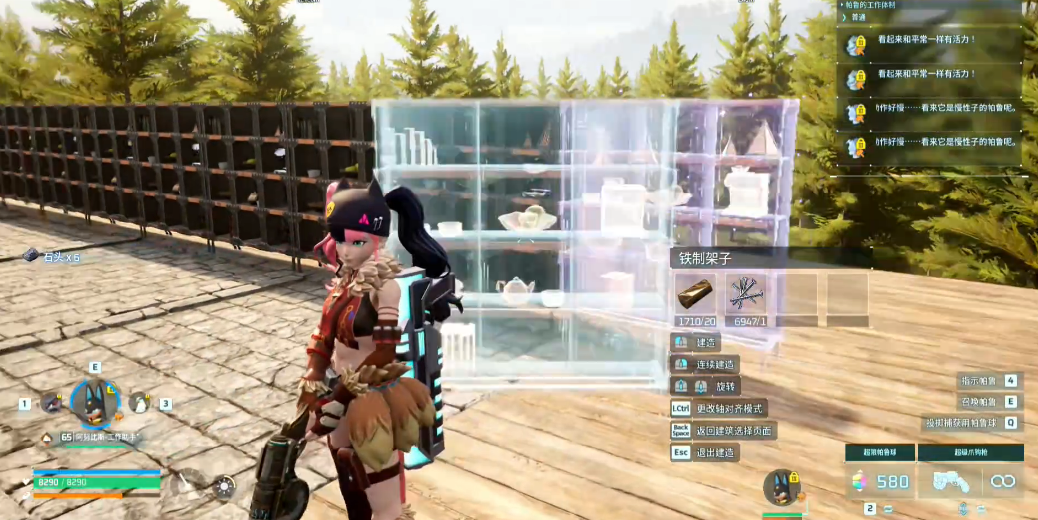Image resolution: width=1038 pixels, height=520 pixels.
Task: Click the locked Anubis portrait beside the sphere slot
Action: (x=782, y=488)
